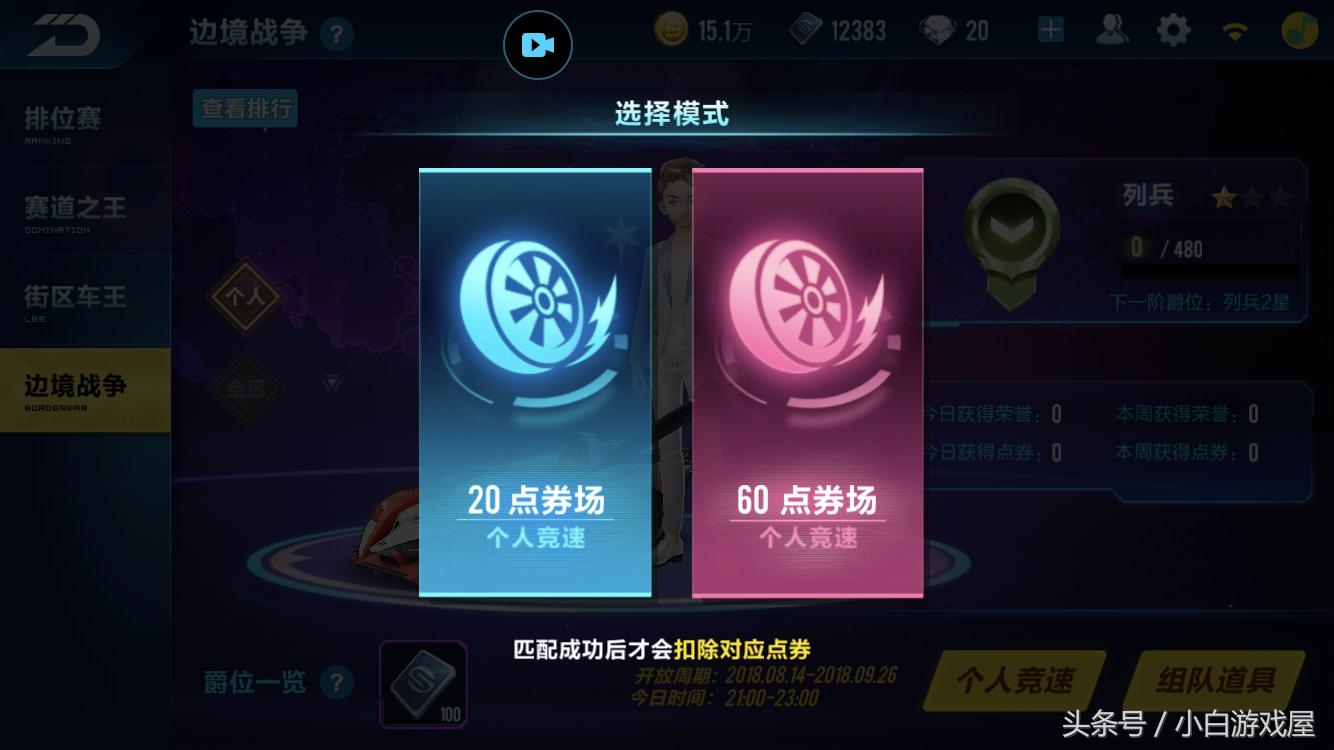Screen dimensions: 1334x750
Task: Open the diamond currency display
Action: click(937, 30)
